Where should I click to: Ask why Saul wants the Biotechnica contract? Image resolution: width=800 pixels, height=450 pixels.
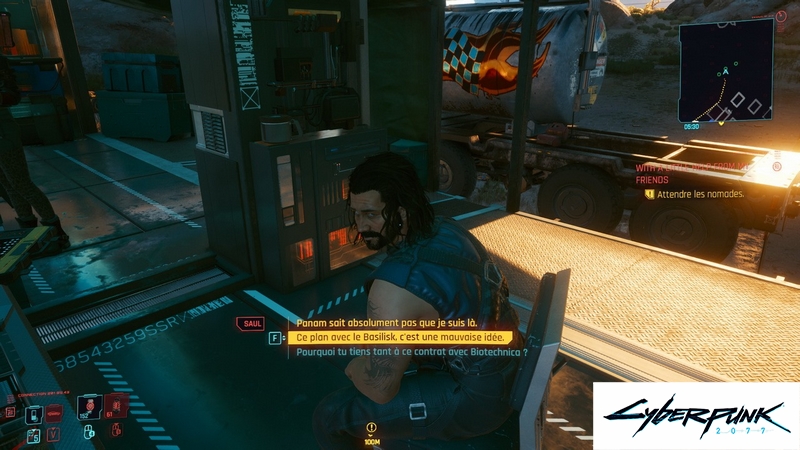[412, 352]
